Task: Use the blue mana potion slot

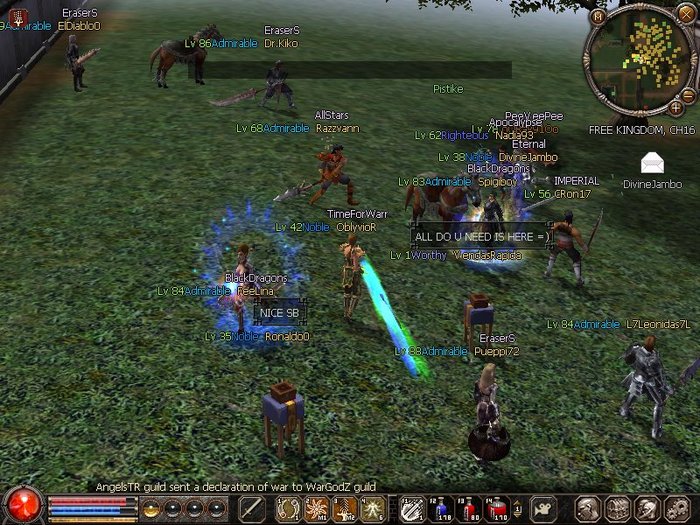Action: coord(442,508)
